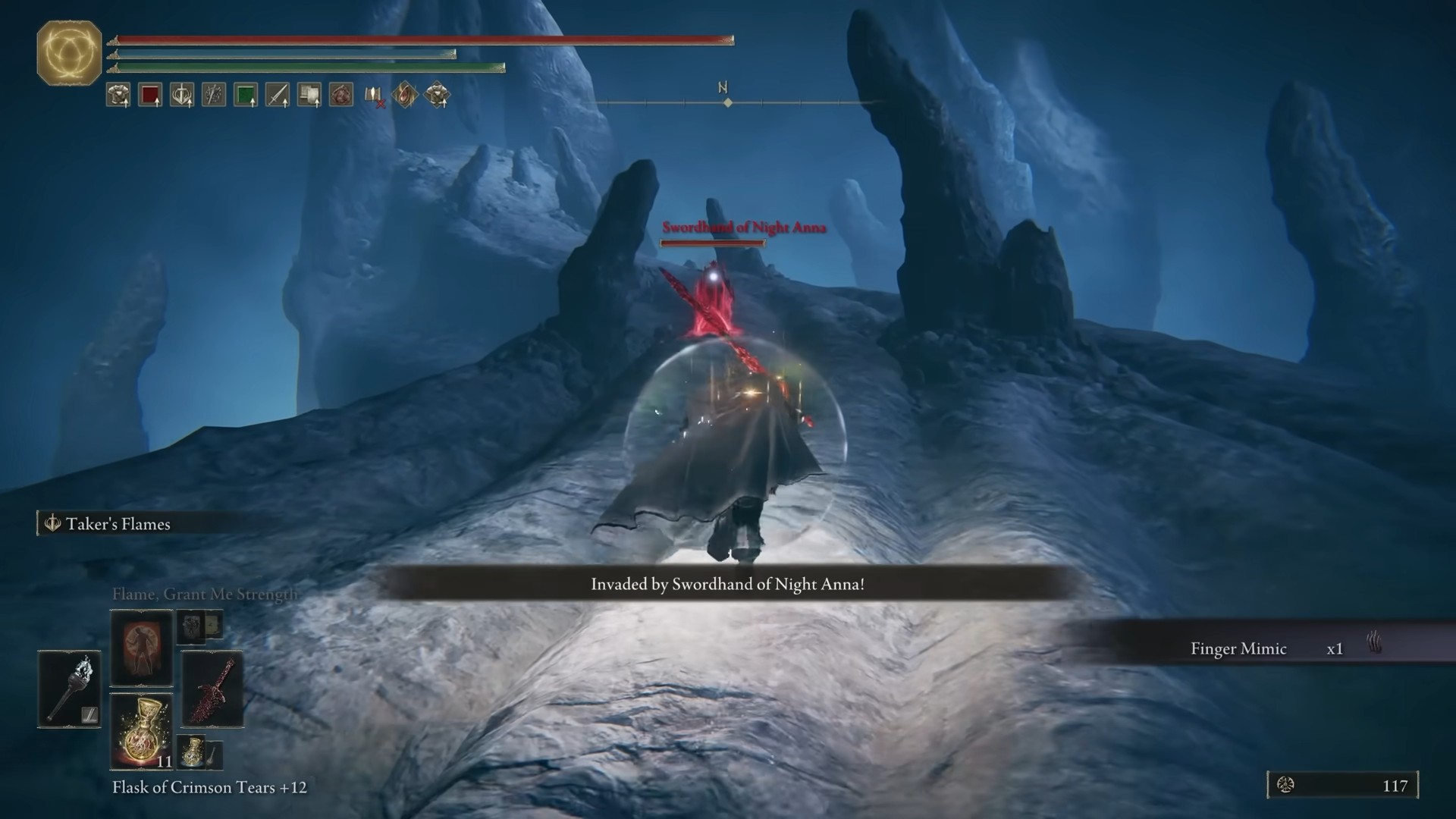Click the north marker on the compass

tap(723, 89)
